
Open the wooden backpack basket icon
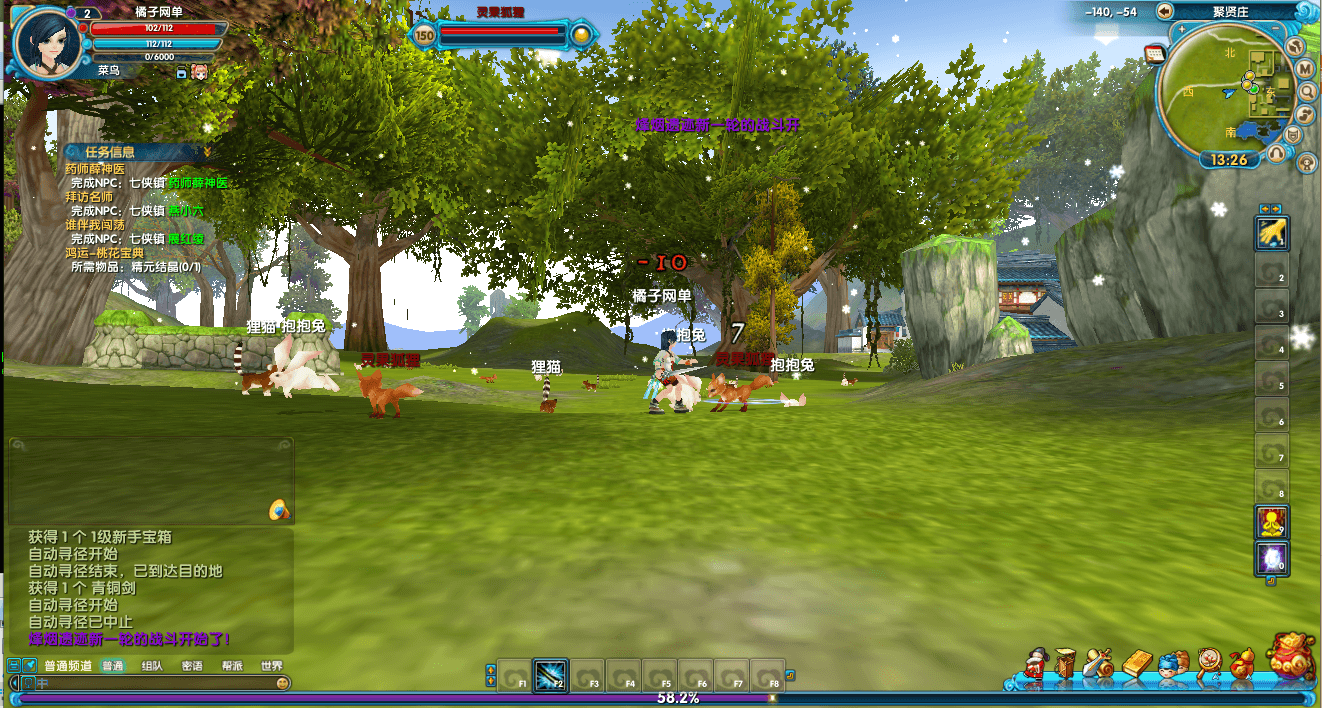(x=1066, y=664)
